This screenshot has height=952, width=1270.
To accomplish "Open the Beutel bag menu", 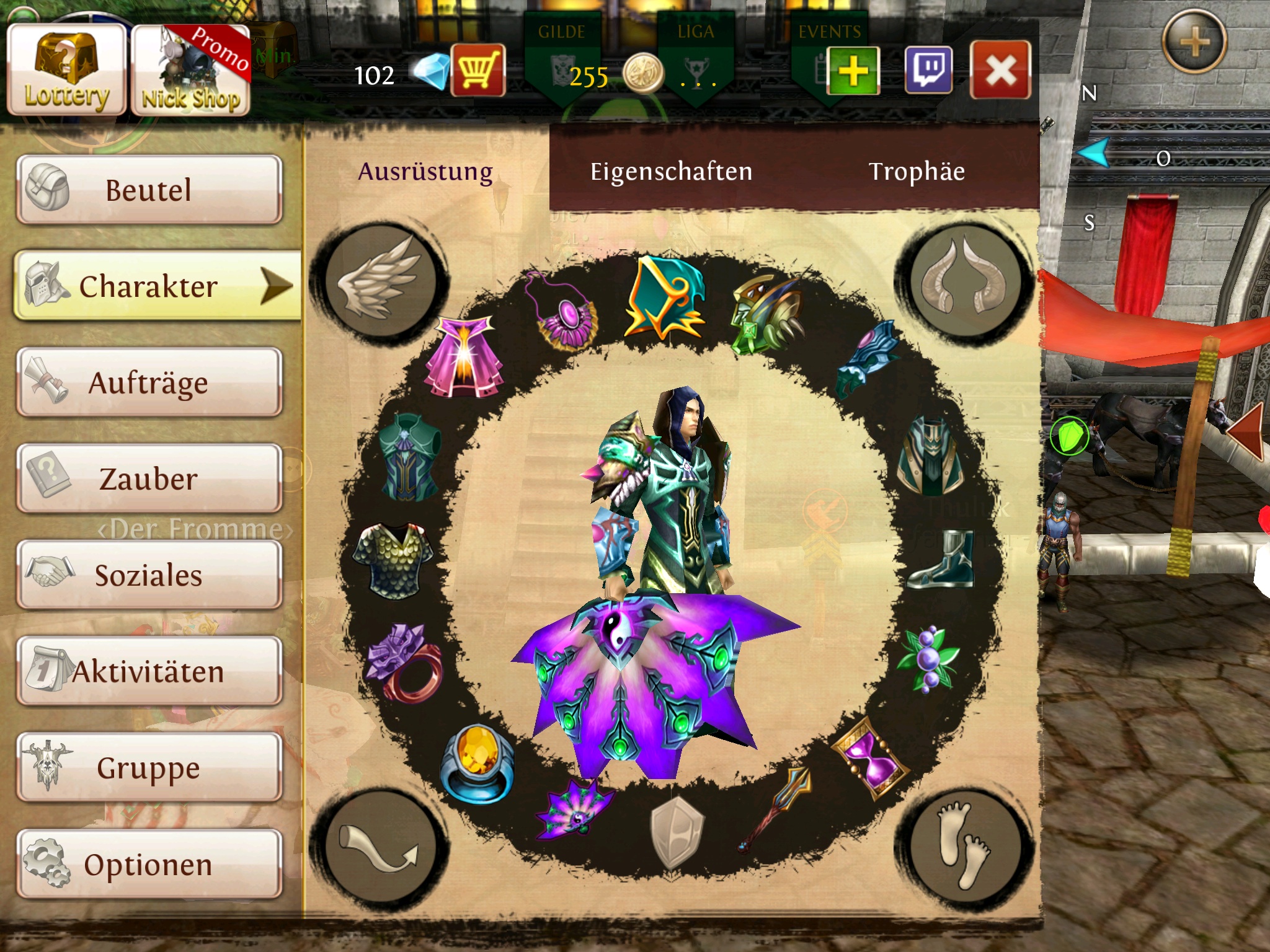I will tap(149, 190).
